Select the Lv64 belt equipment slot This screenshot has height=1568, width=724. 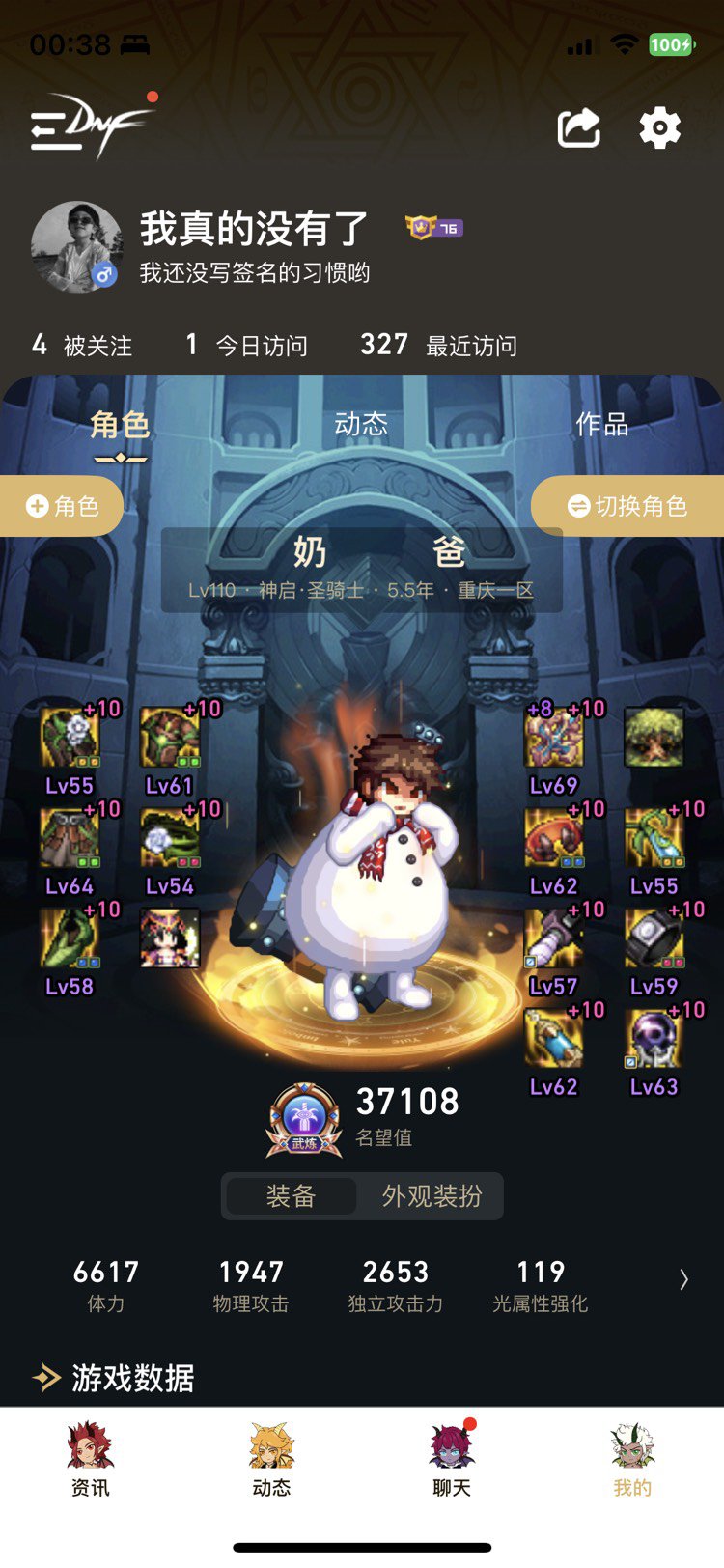point(70,840)
